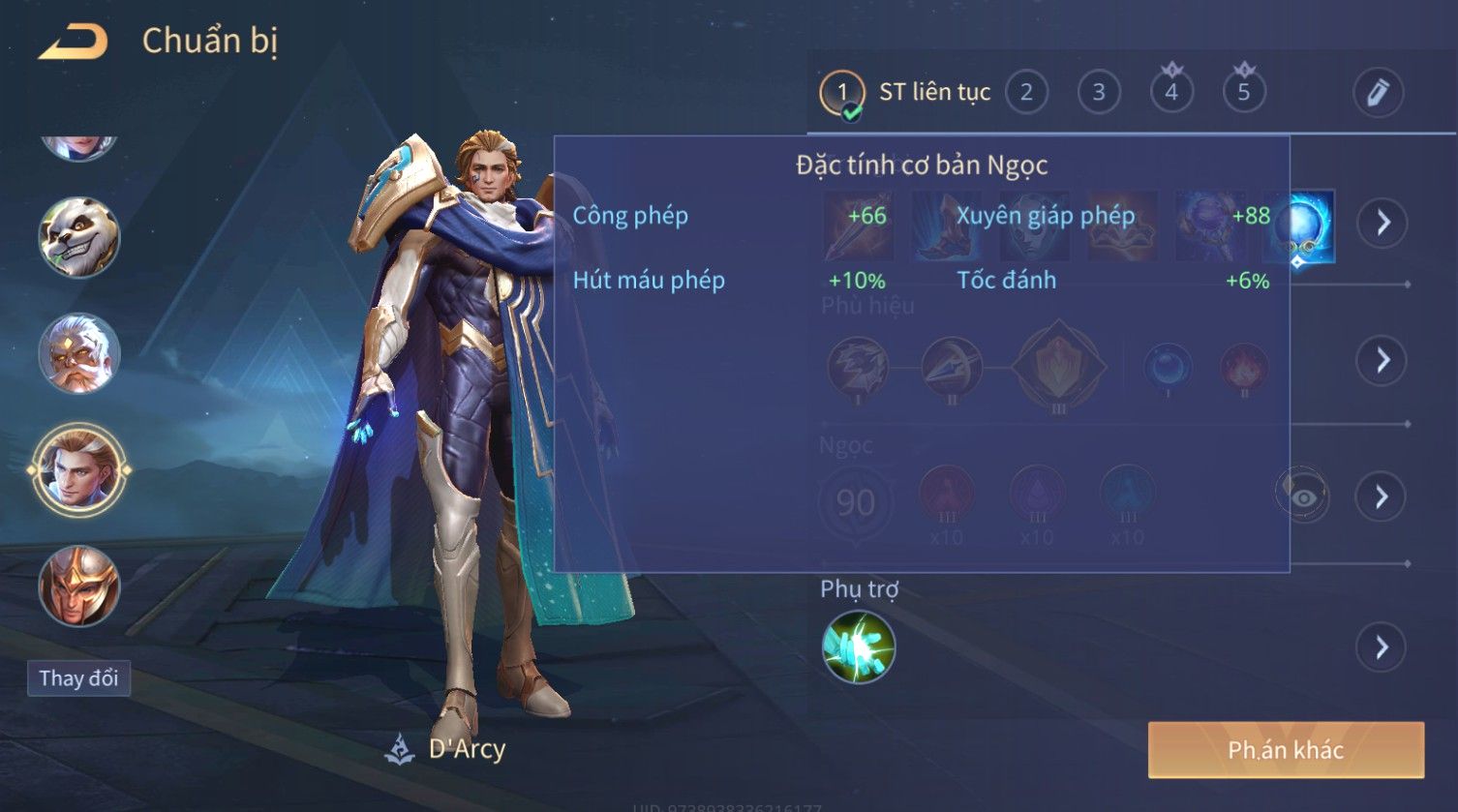This screenshot has height=812, width=1458.
Task: Open the Phụ trợ options arrow
Action: [x=1382, y=647]
